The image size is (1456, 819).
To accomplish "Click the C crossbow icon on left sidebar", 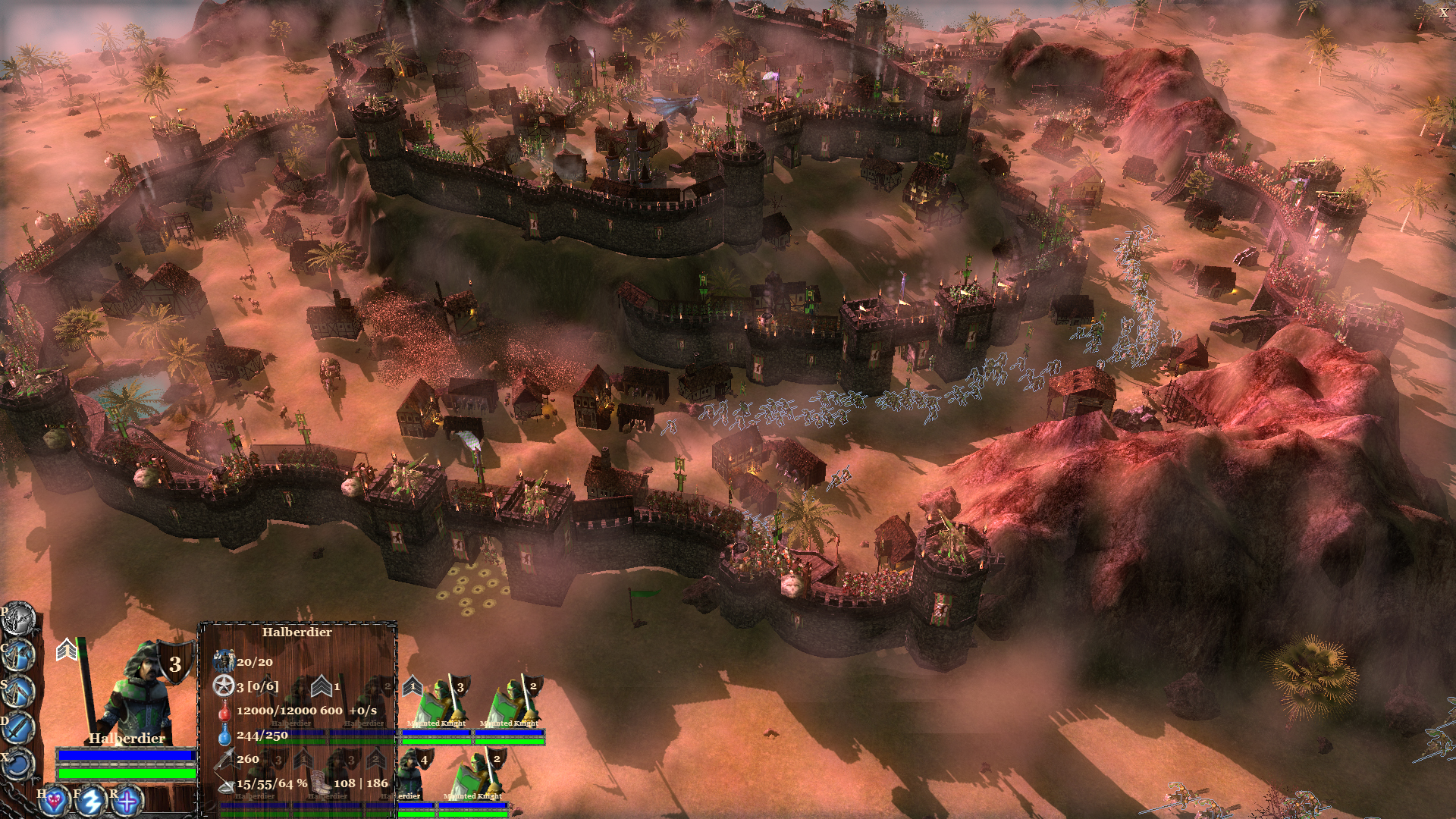I will [x=18, y=654].
